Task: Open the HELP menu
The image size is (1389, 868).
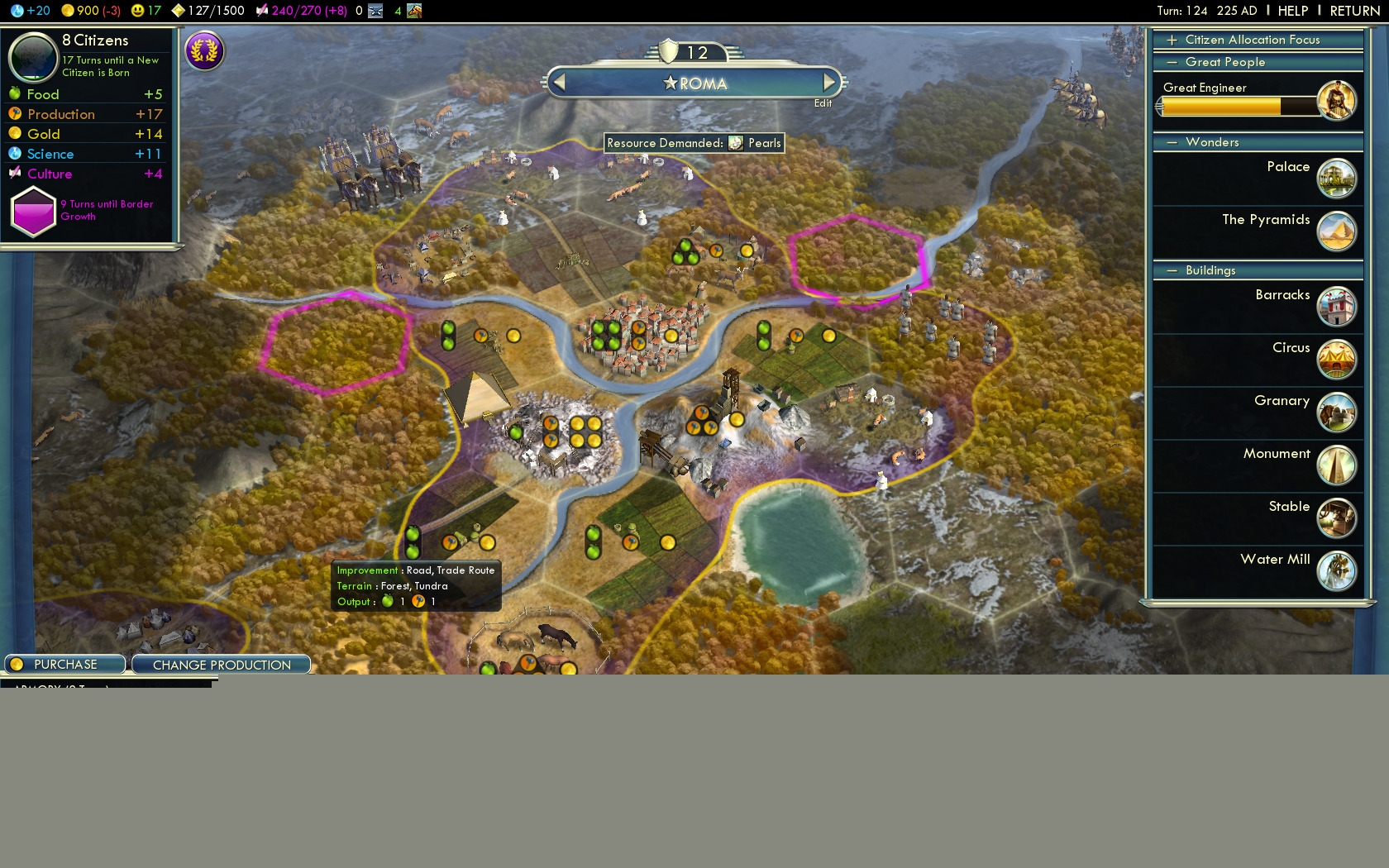Action: [1292, 11]
